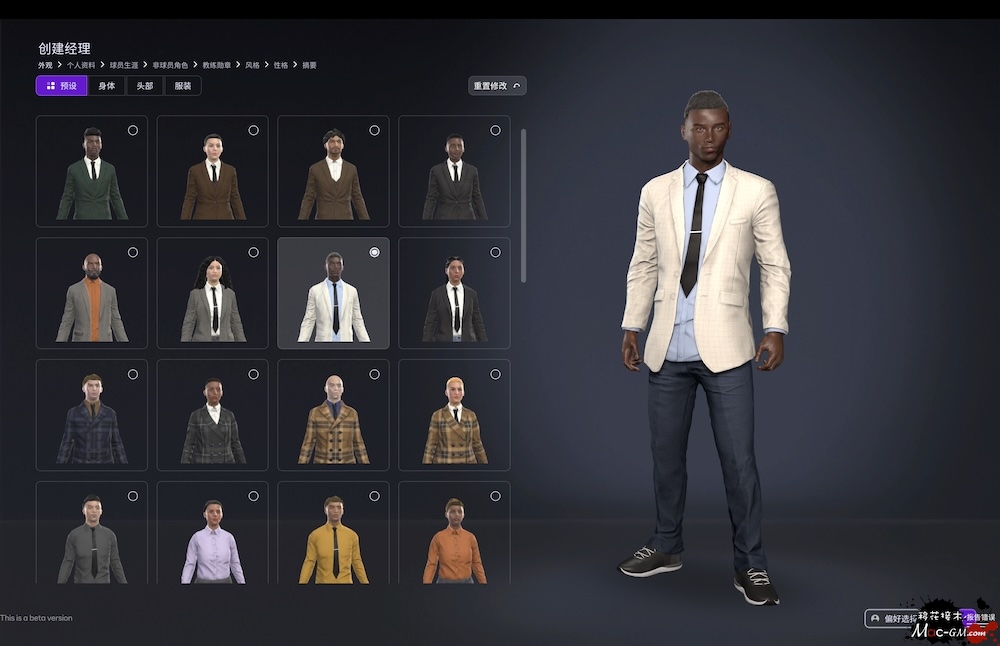Reset changes with the 重置修改 button

click(497, 86)
